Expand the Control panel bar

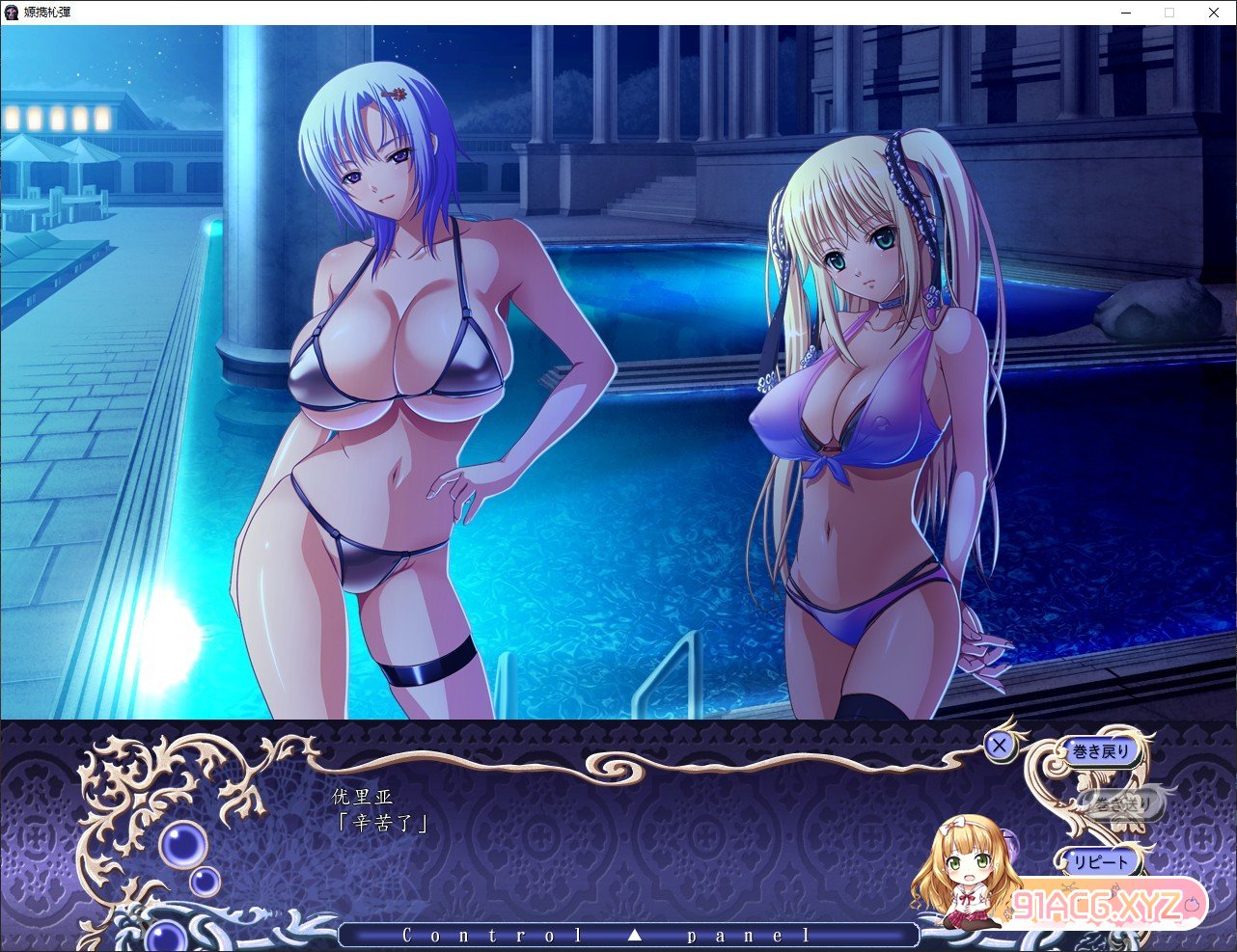(x=628, y=935)
